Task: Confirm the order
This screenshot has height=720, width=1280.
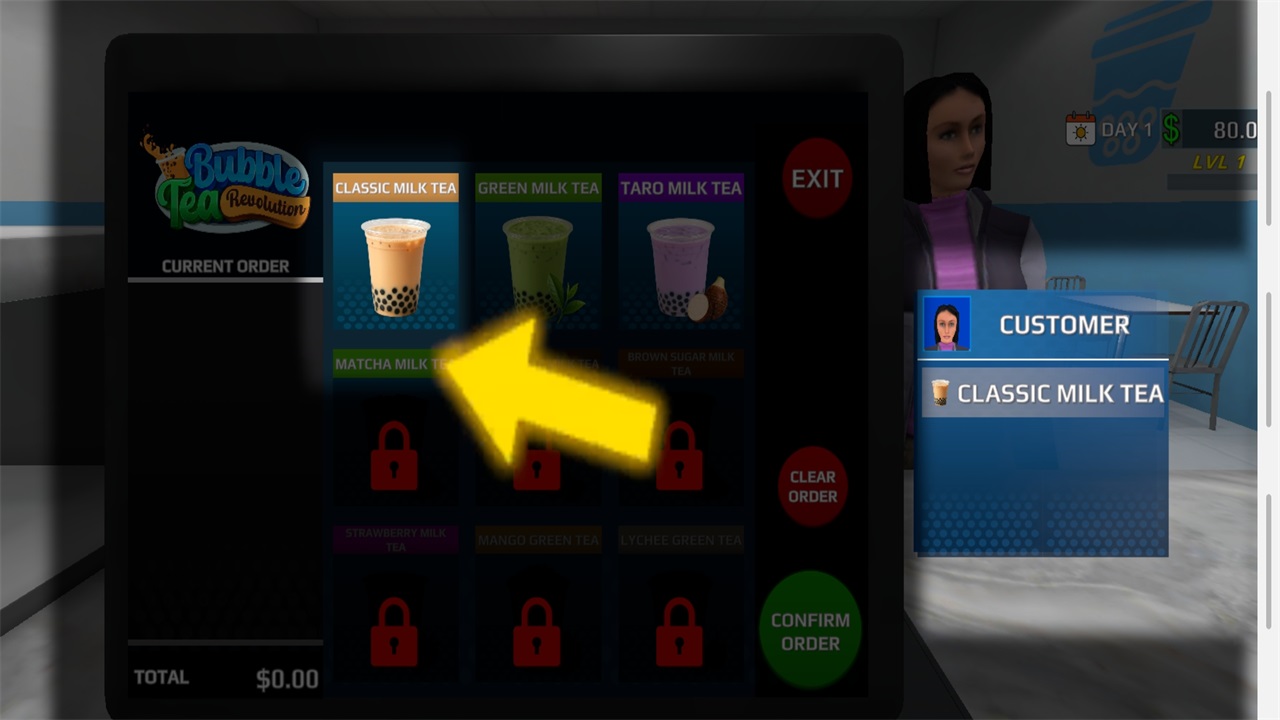Action: click(810, 631)
